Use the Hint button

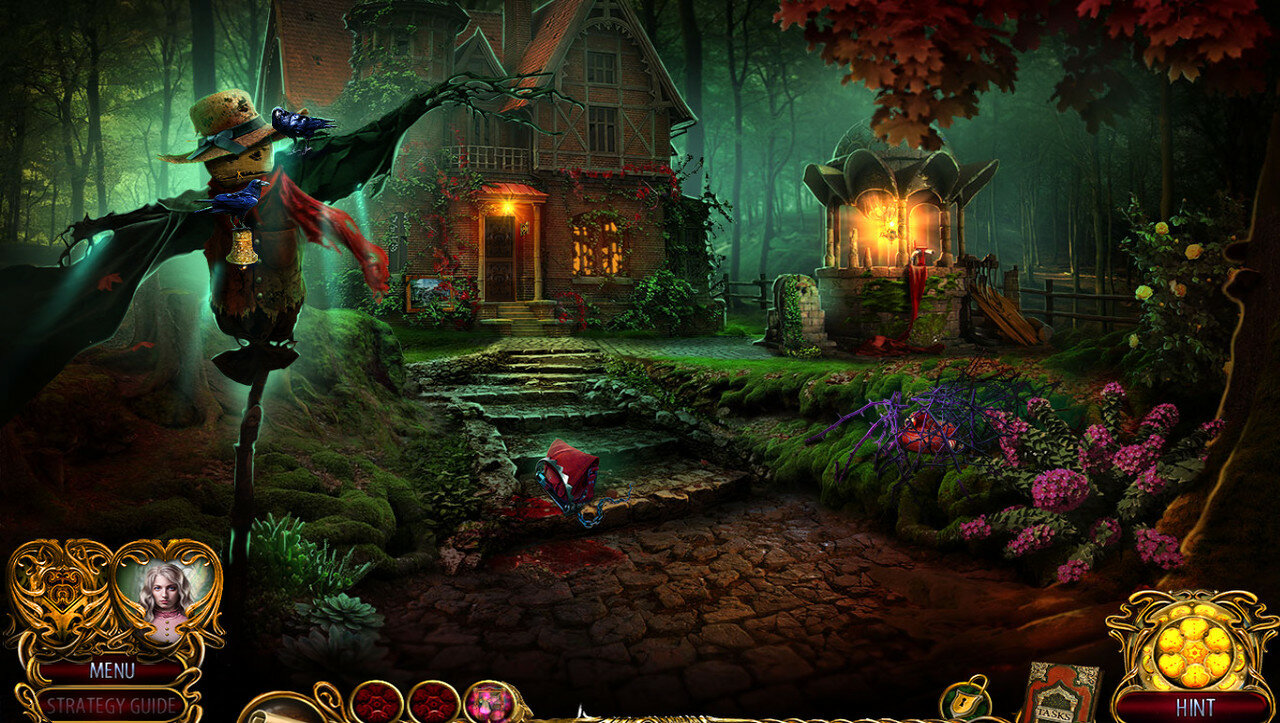pos(1194,707)
